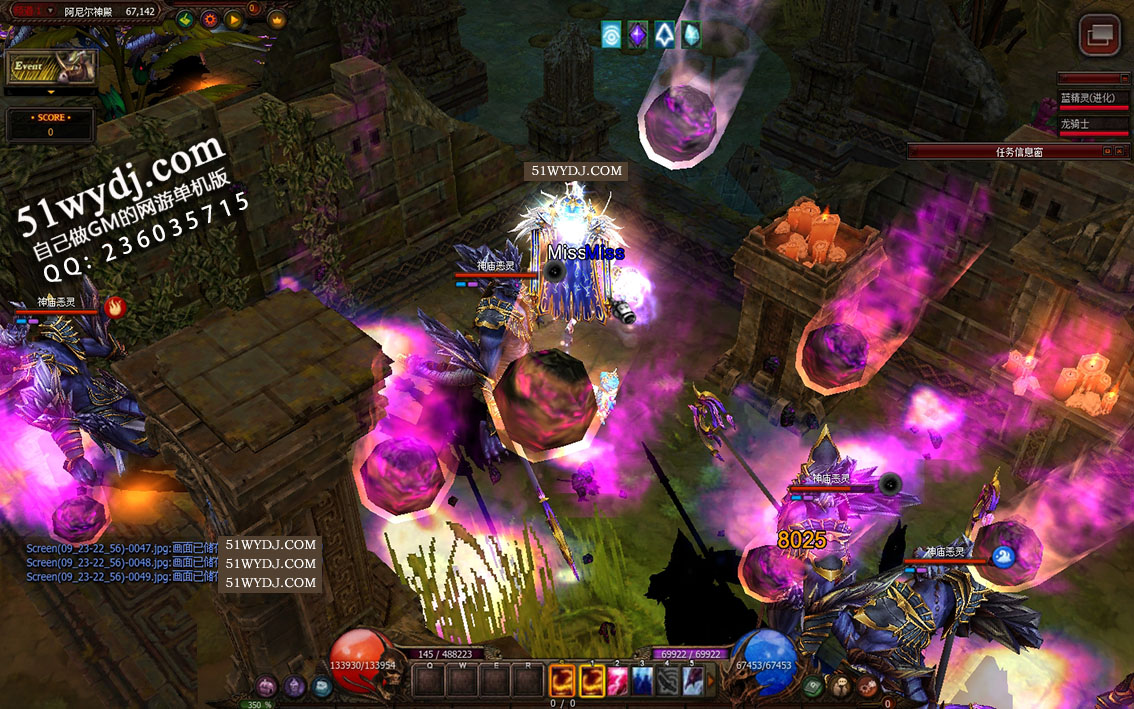This screenshot has width=1134, height=709.
Task: Open the orange gear settings icon
Action: (x=209, y=18)
